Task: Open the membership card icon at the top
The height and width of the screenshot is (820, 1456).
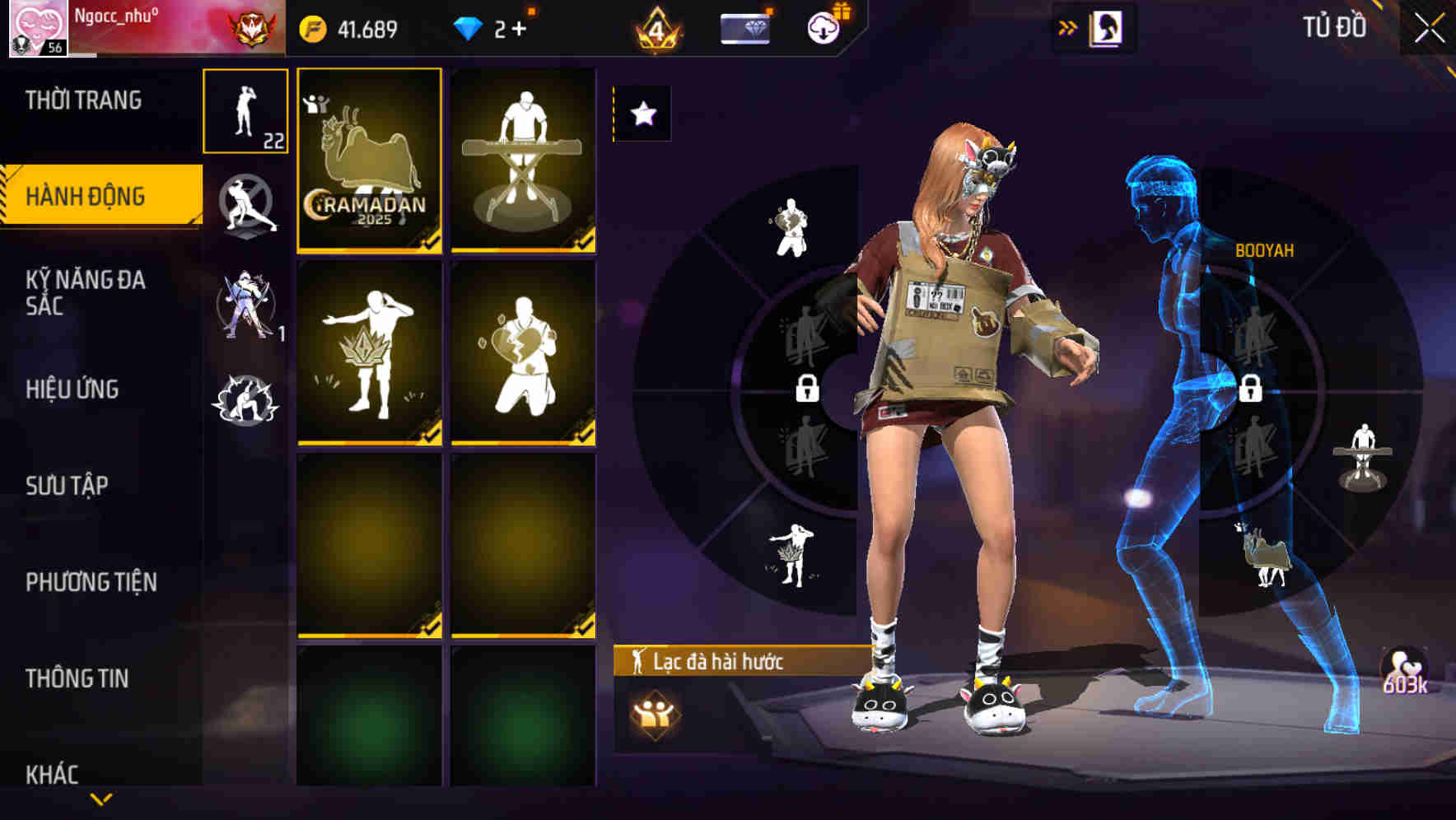Action: 745,29
